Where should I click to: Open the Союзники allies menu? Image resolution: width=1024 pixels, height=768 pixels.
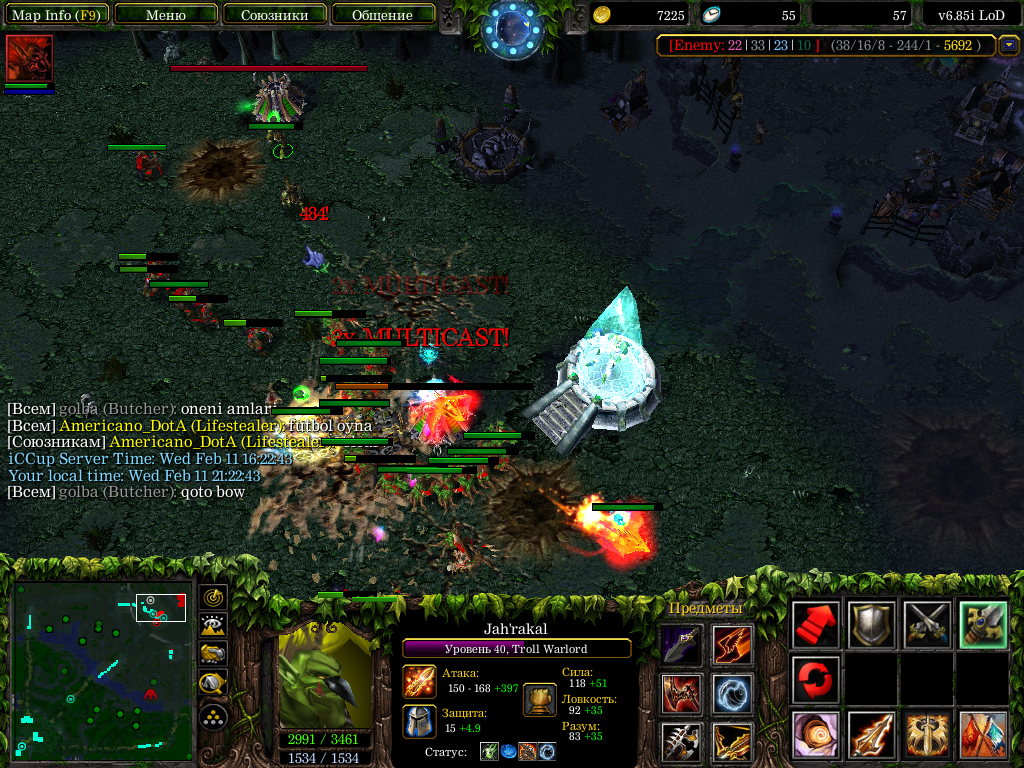(273, 15)
